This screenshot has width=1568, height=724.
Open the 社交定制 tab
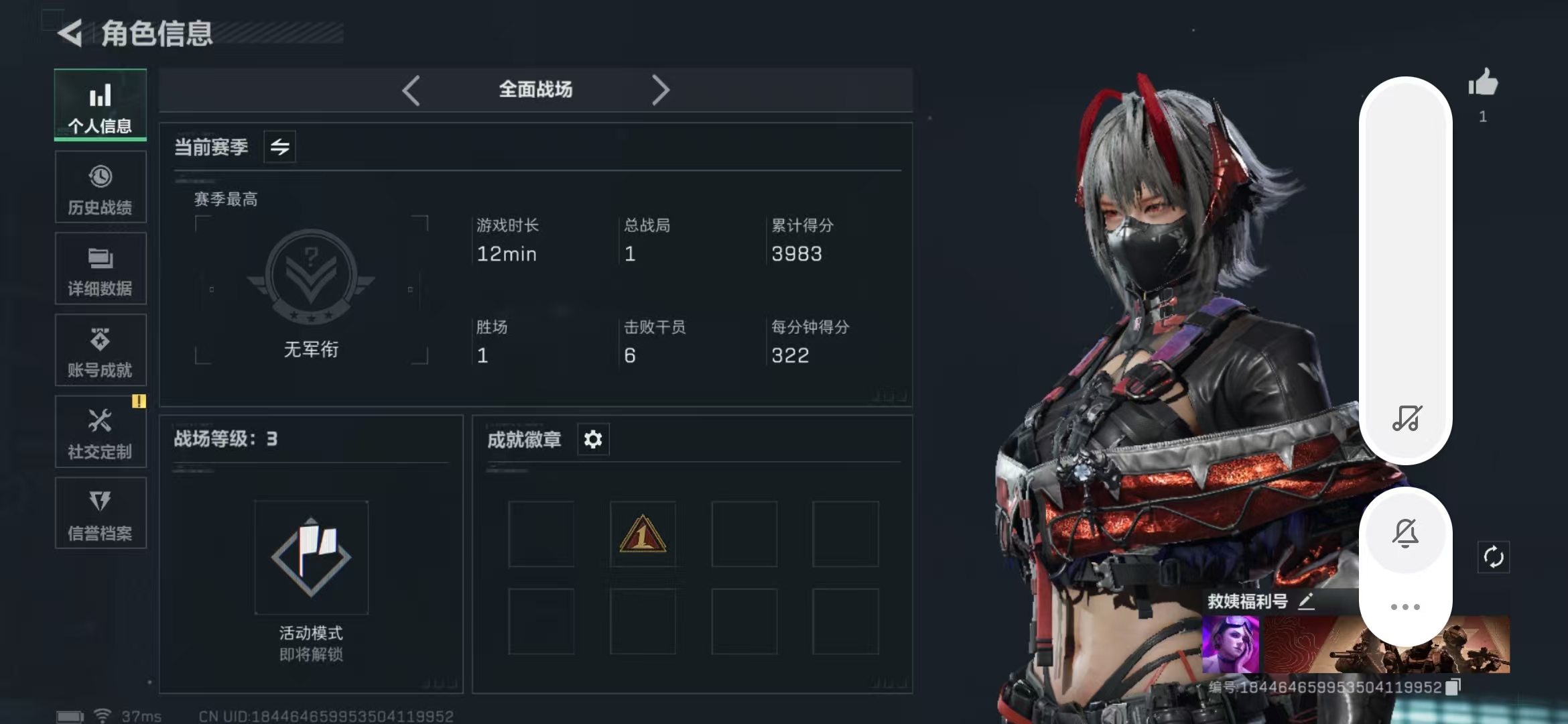[101, 432]
